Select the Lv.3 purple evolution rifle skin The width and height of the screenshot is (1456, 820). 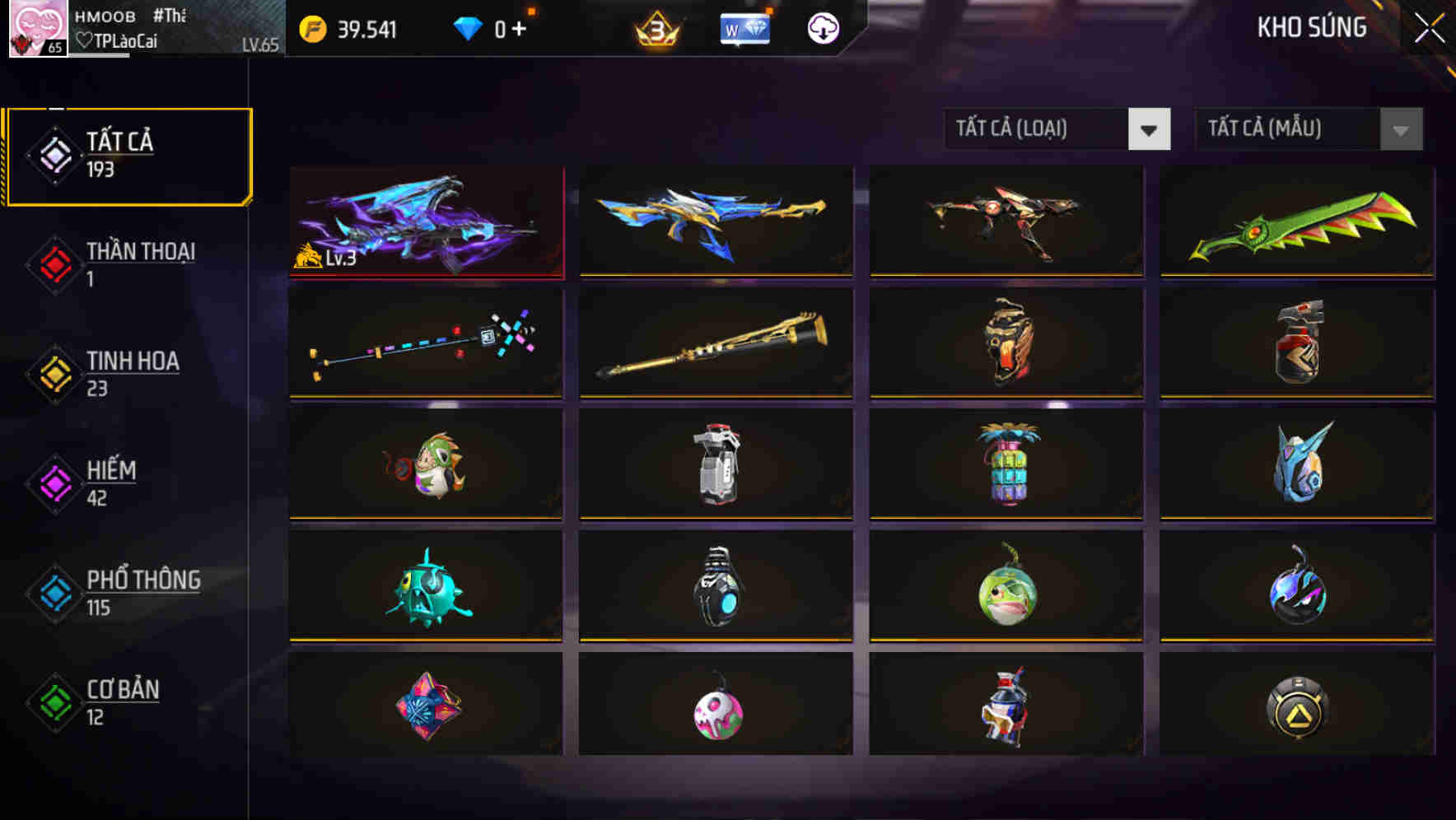(425, 221)
